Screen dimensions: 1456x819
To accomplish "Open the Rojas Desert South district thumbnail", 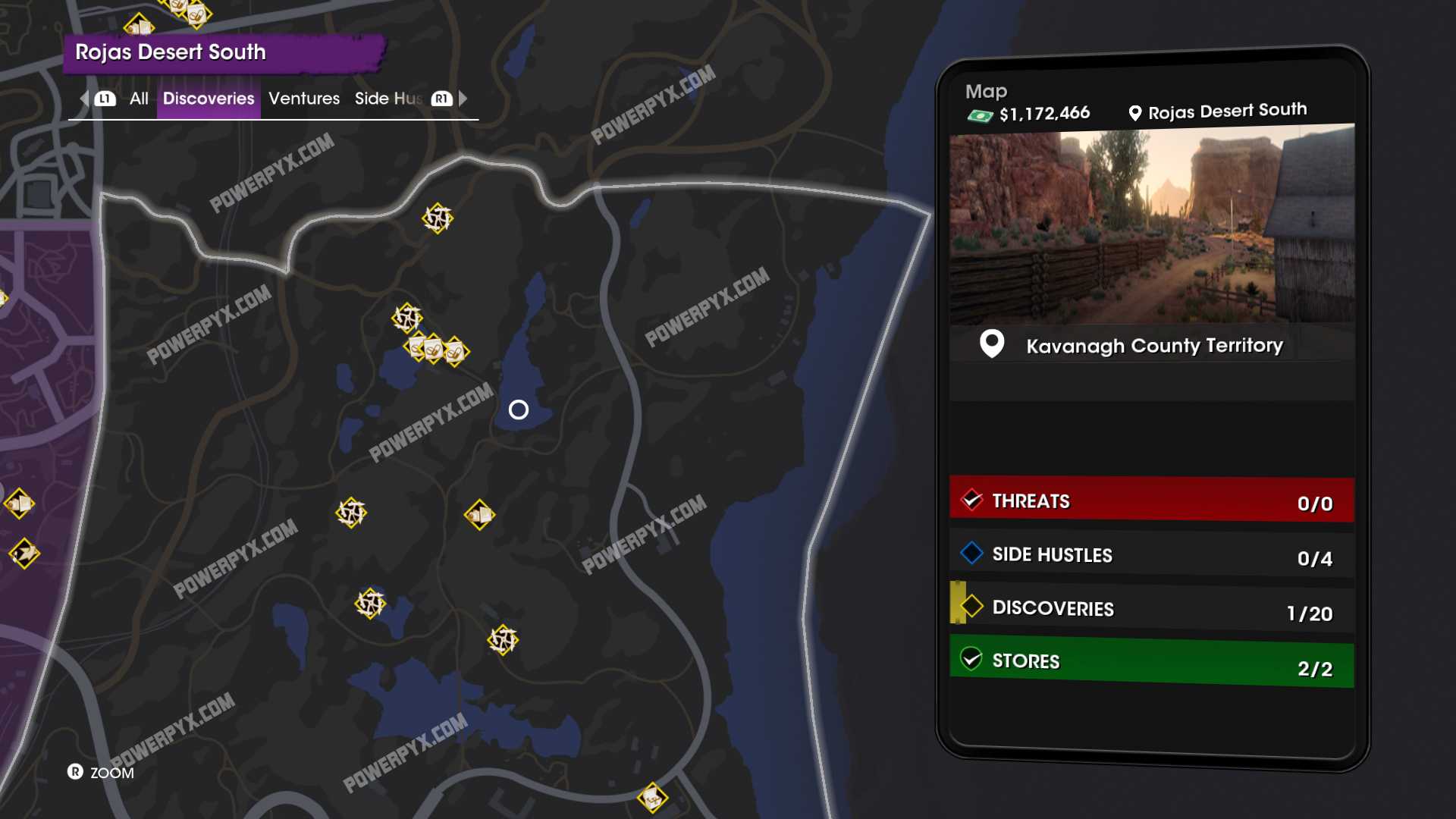I will click(x=1151, y=224).
